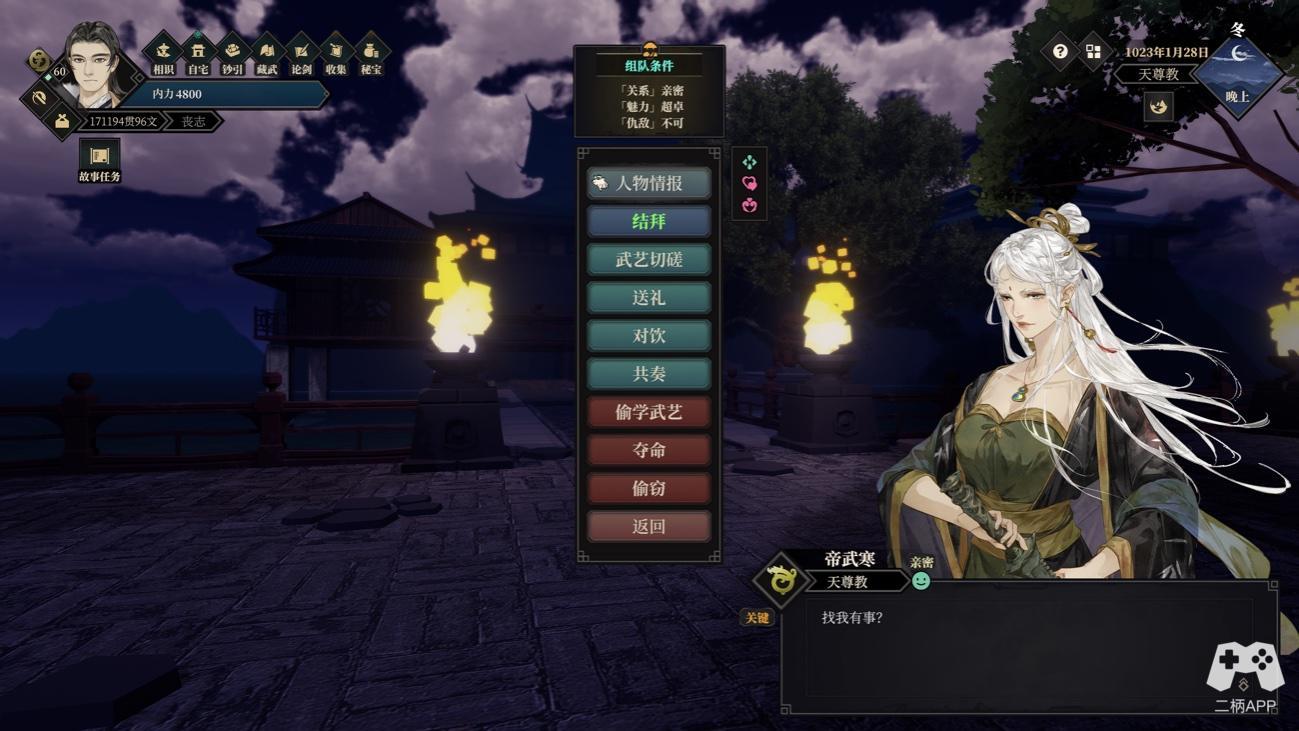Open the 钞引 menu icon
The image size is (1299, 731).
[x=232, y=53]
